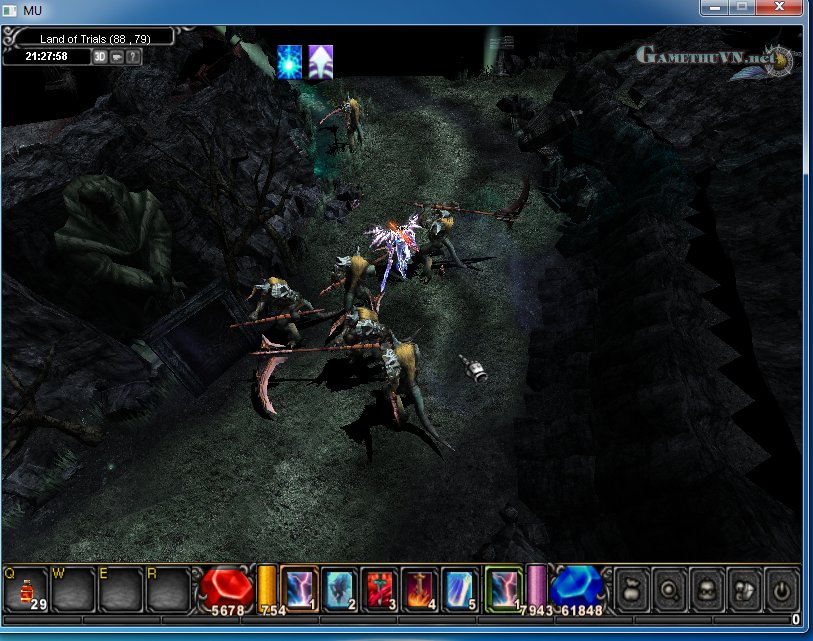This screenshot has width=813, height=641.
Task: Open the armor and helmet menu button
Action: coord(744,589)
